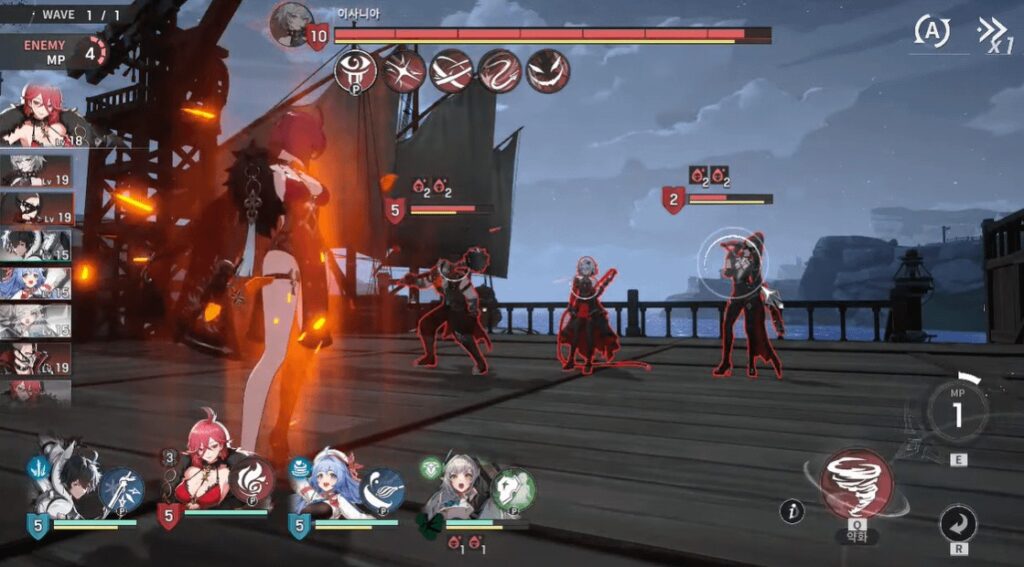Select the large red-haired portrait in turn order
Screen dimensions: 1024x567
click(40, 115)
